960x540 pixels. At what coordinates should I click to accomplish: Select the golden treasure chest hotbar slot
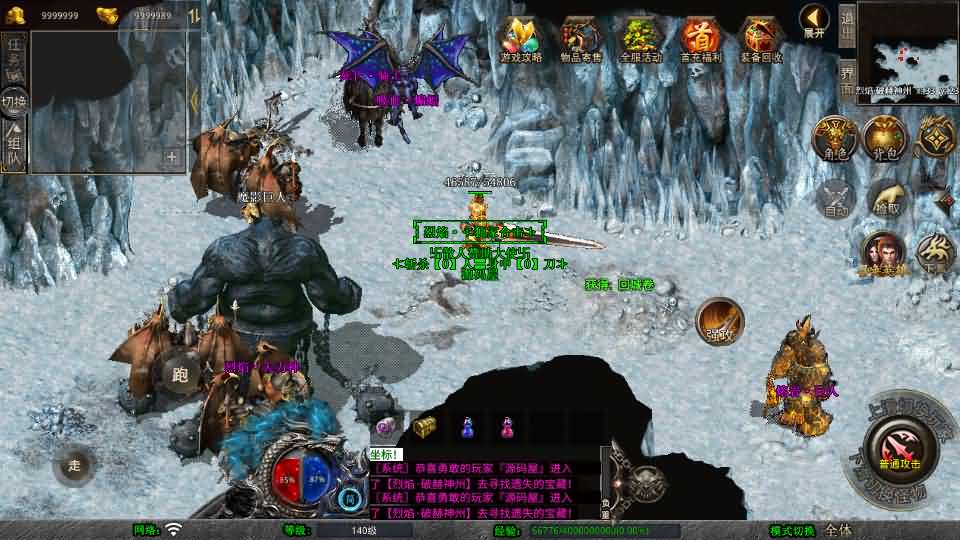click(425, 427)
